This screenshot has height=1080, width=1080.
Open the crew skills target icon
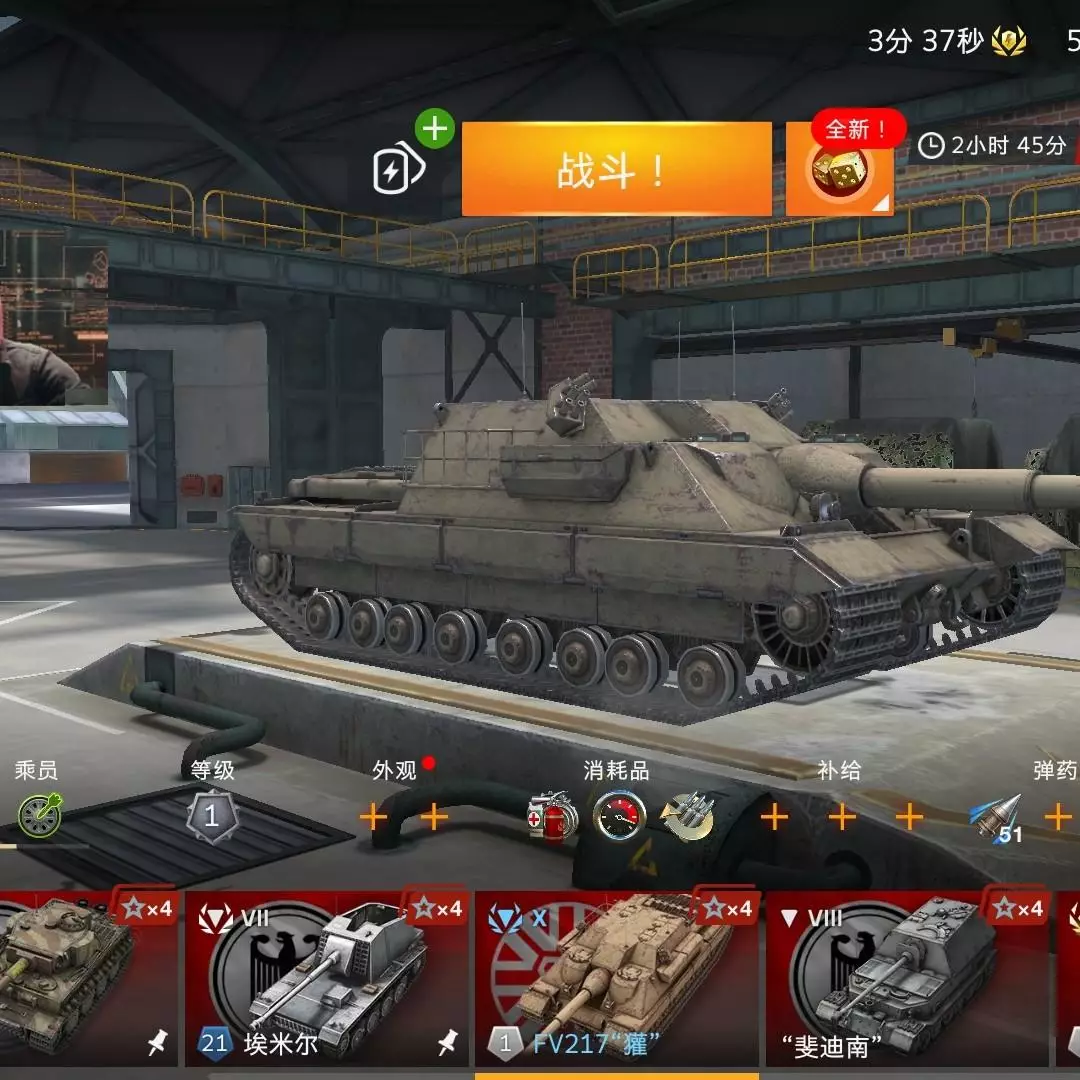(x=39, y=816)
